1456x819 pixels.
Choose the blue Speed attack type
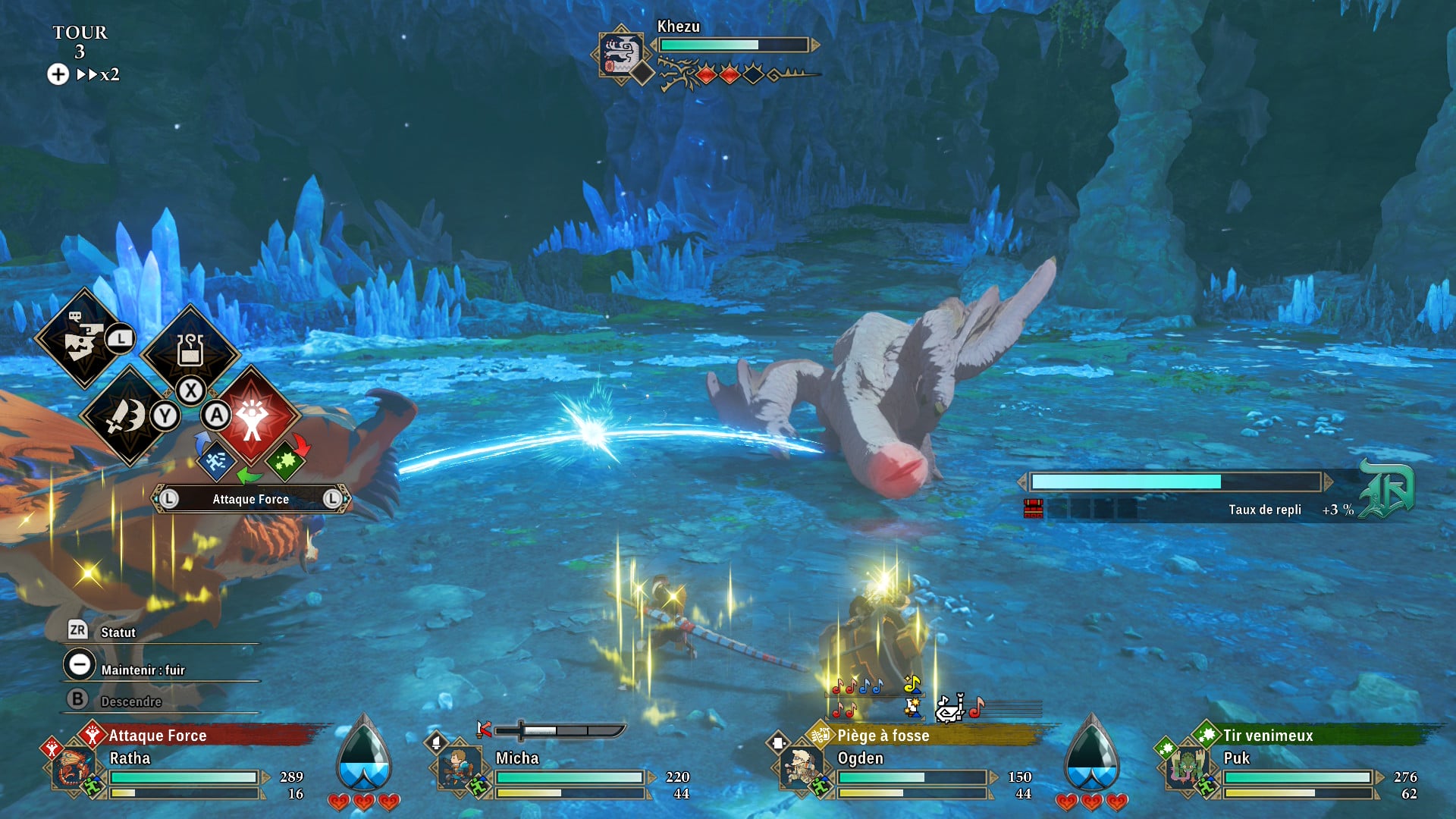(x=216, y=460)
